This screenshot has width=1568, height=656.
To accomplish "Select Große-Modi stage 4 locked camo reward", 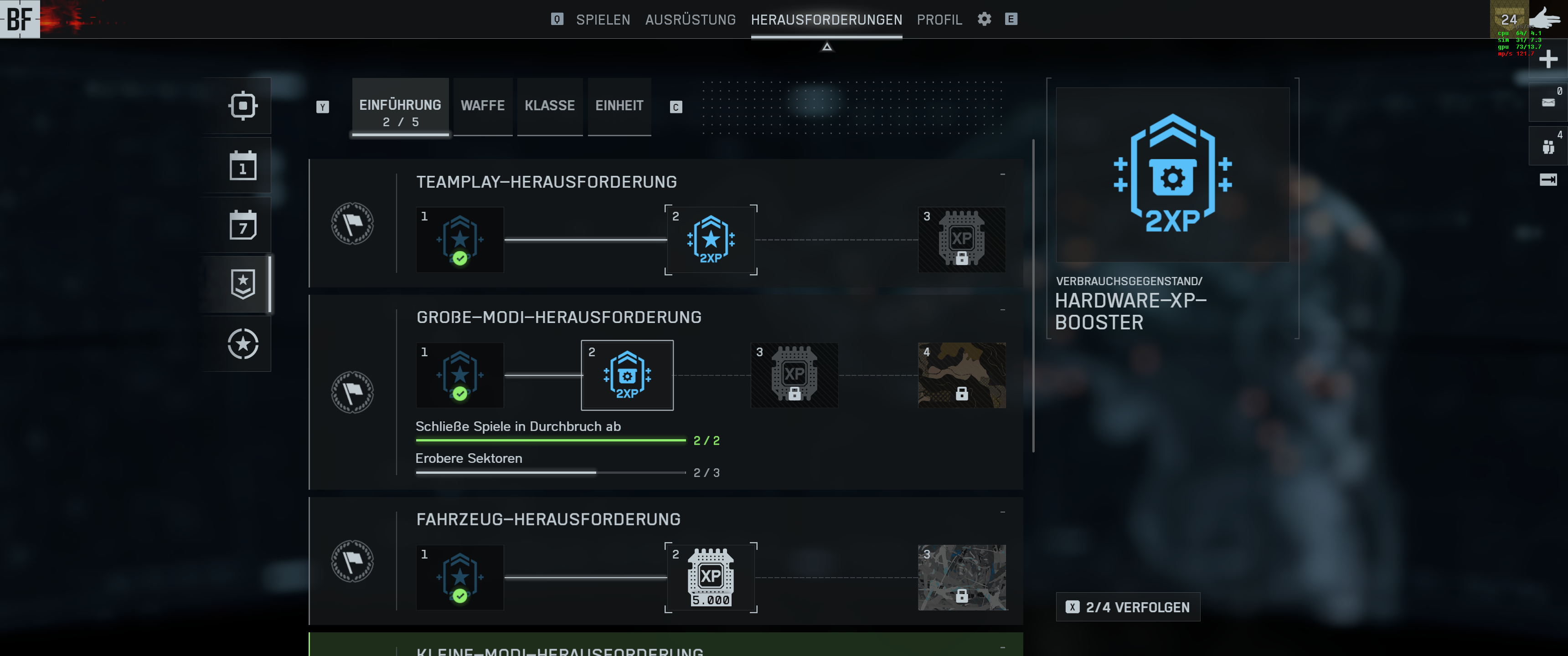I will (961, 375).
